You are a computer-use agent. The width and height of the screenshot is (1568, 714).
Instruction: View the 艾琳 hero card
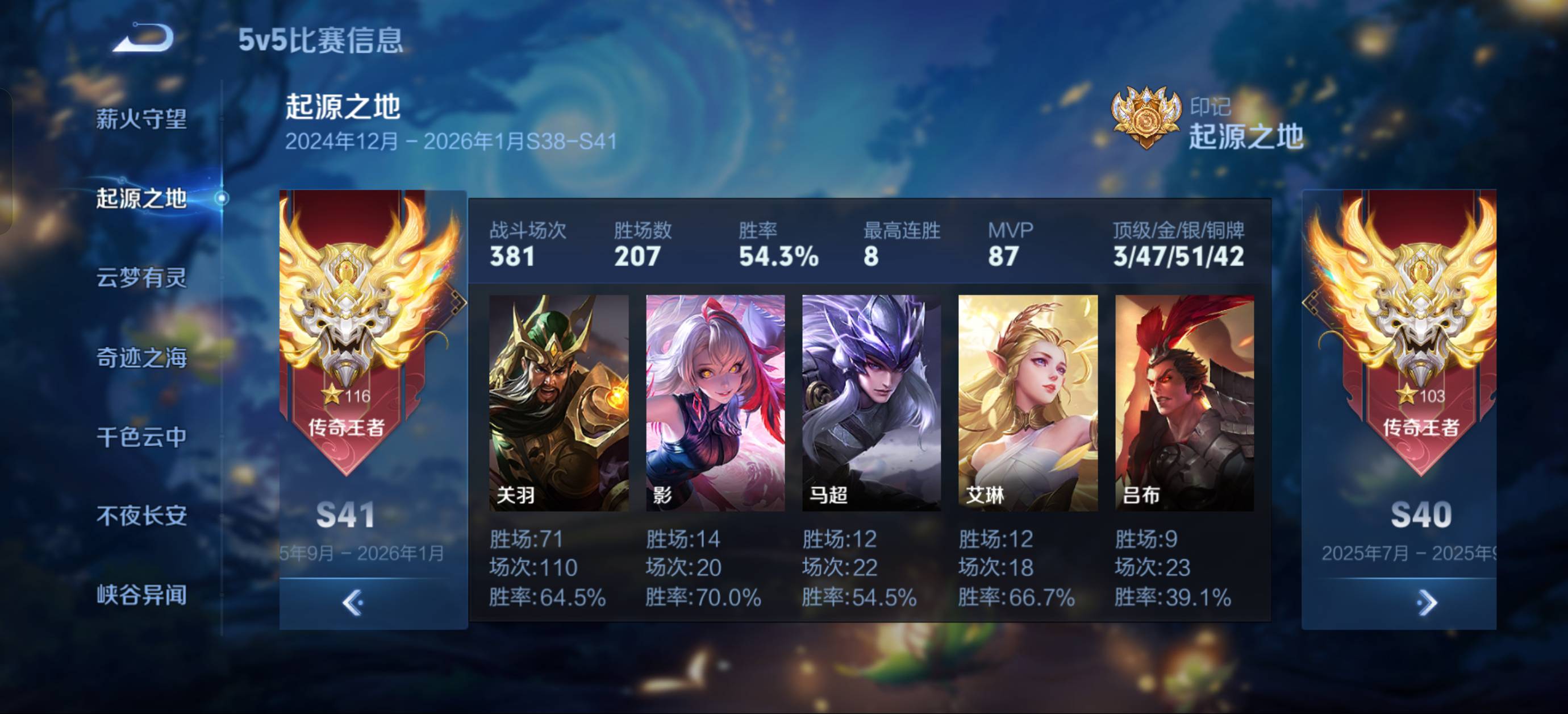(x=1028, y=402)
